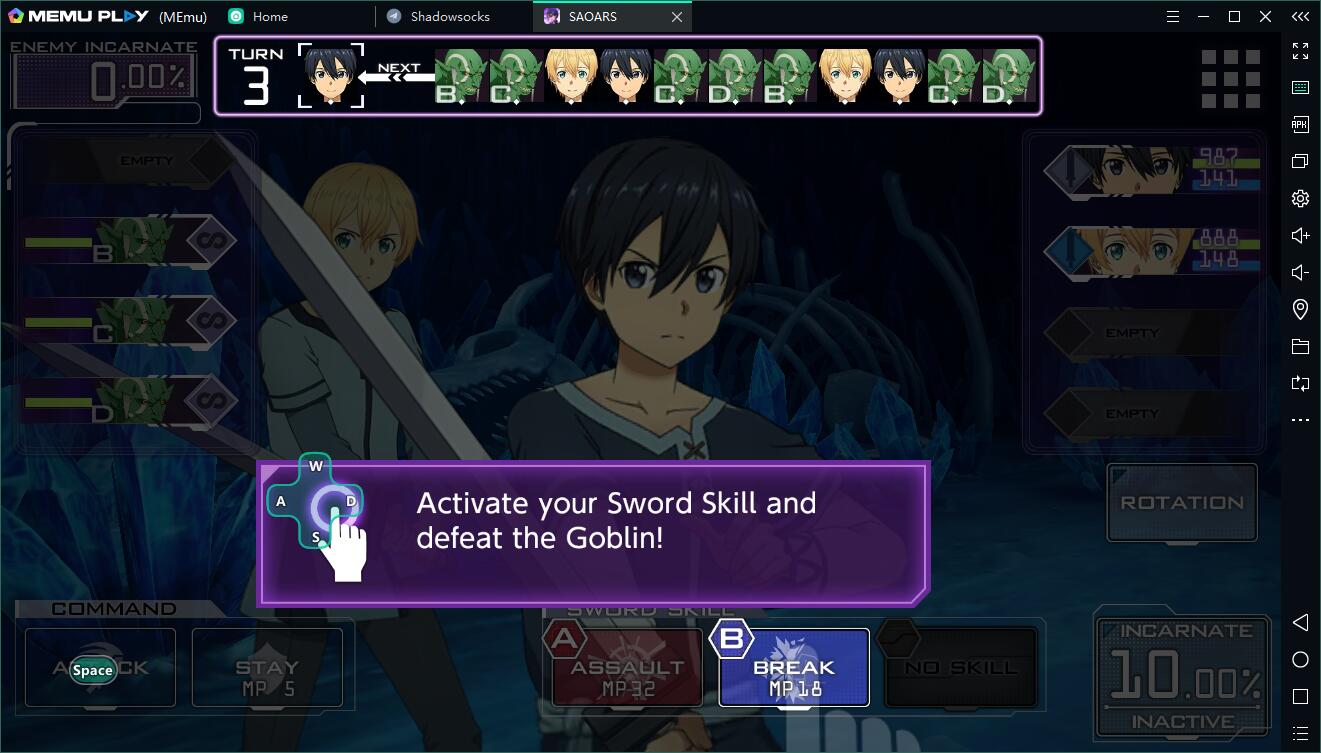Select the ASSAULT sword skill
The image size is (1321, 753).
coord(627,668)
